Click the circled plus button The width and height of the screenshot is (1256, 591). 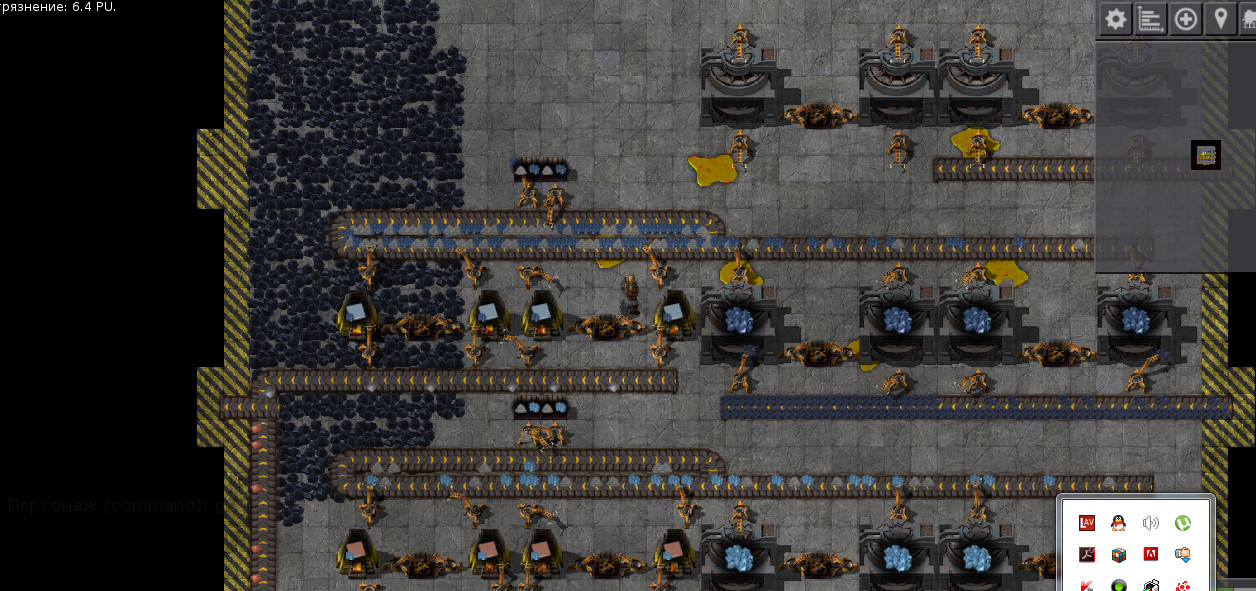coord(1186,19)
